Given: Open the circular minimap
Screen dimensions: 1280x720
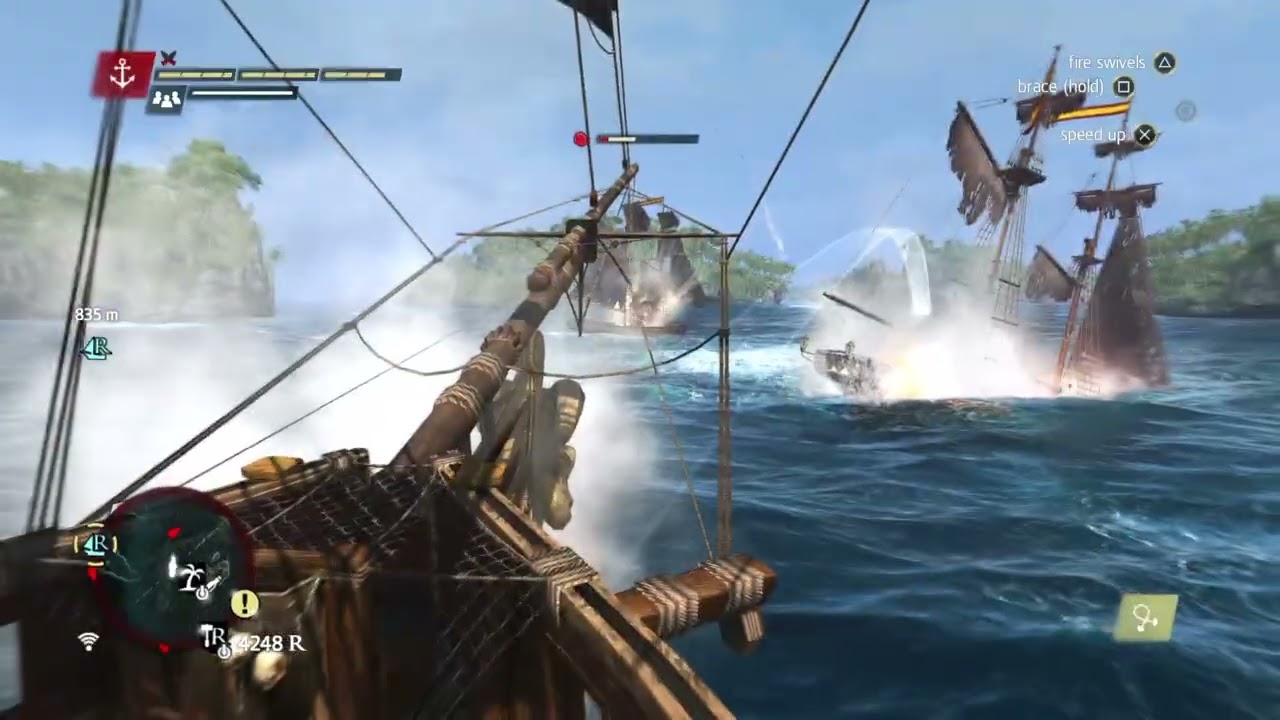Looking at the screenshot, I should click(x=170, y=570).
